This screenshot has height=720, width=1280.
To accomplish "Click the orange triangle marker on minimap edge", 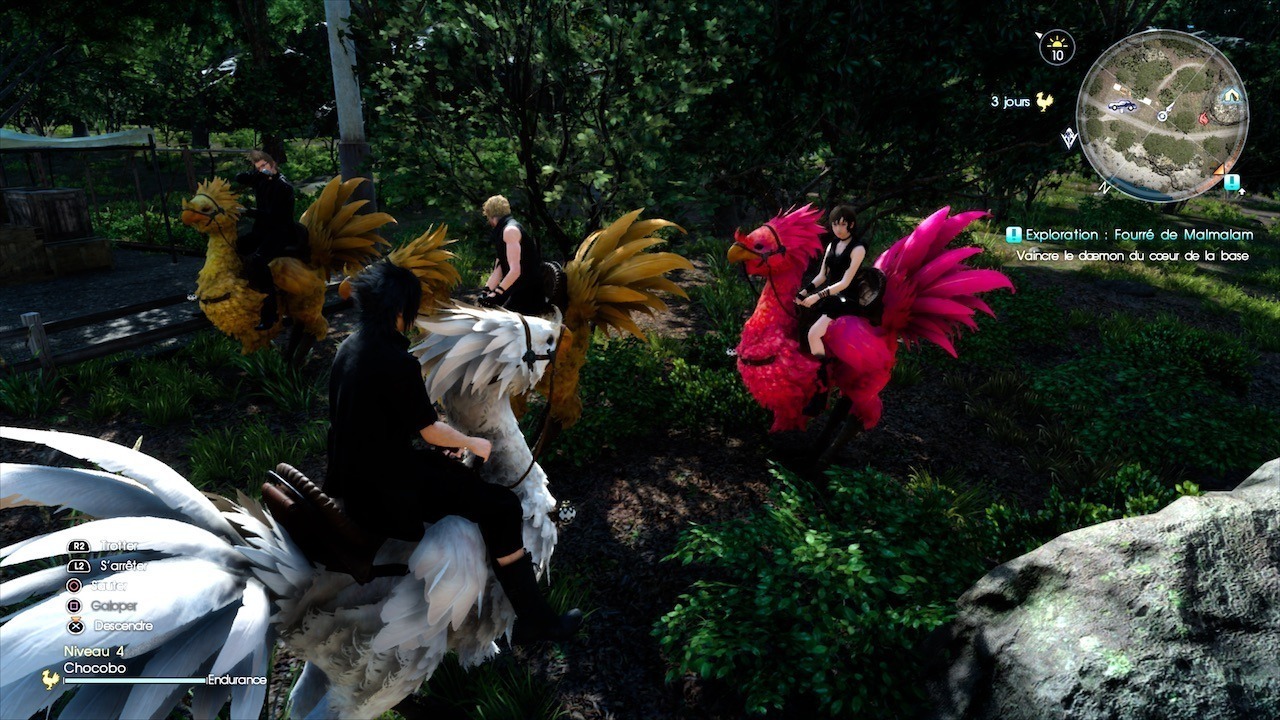I will pyautogui.click(x=1220, y=168).
